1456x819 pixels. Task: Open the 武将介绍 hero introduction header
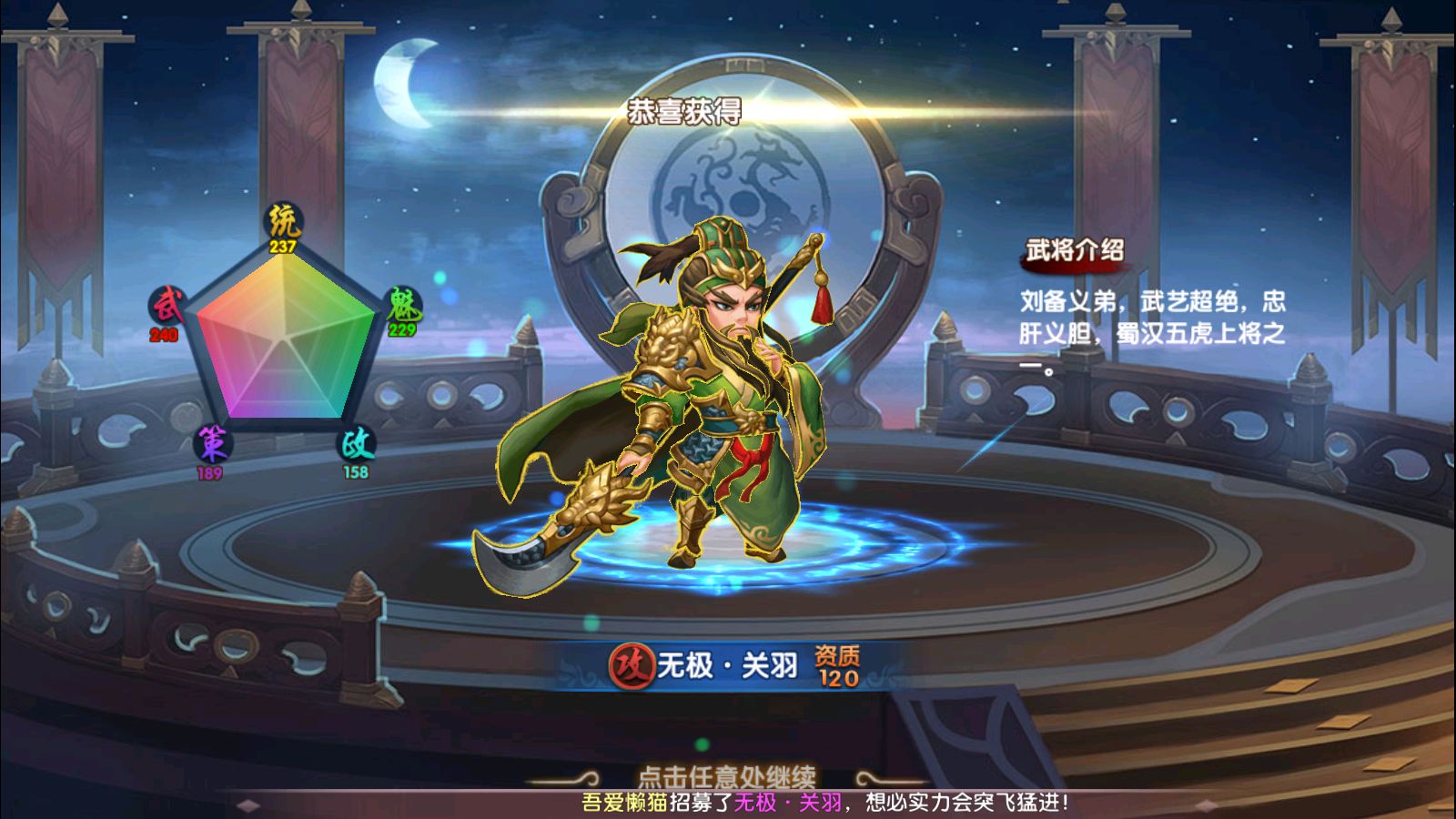tap(1075, 250)
